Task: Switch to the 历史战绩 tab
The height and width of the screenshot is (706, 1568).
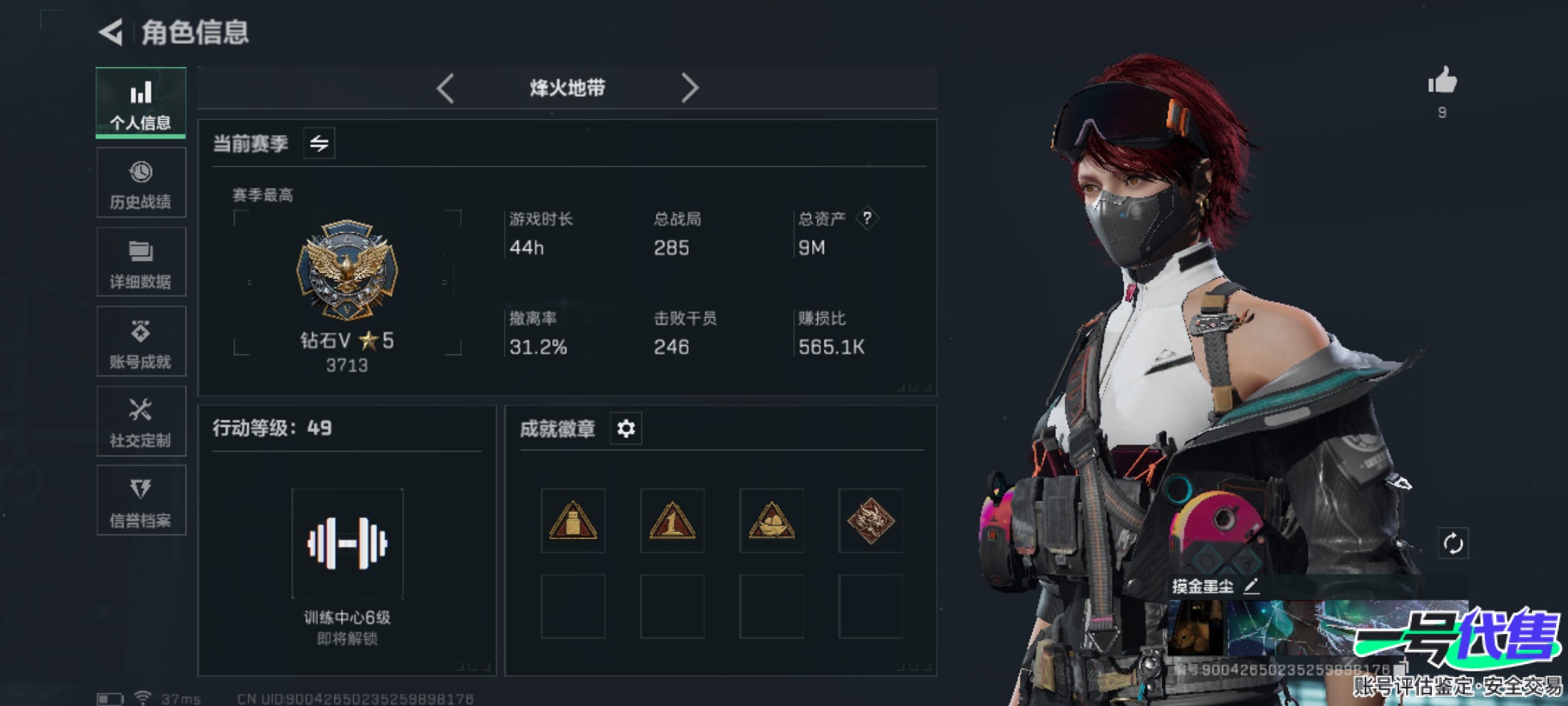Action: pyautogui.click(x=140, y=183)
